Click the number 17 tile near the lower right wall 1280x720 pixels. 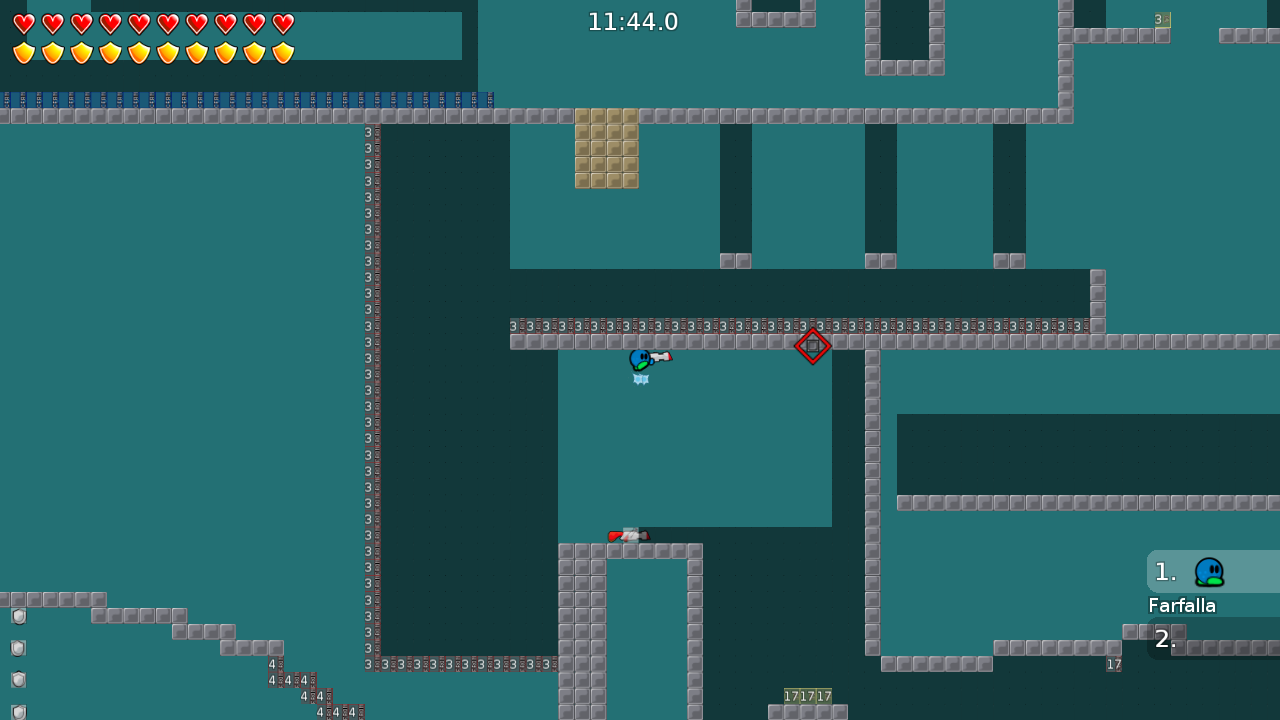click(1114, 664)
